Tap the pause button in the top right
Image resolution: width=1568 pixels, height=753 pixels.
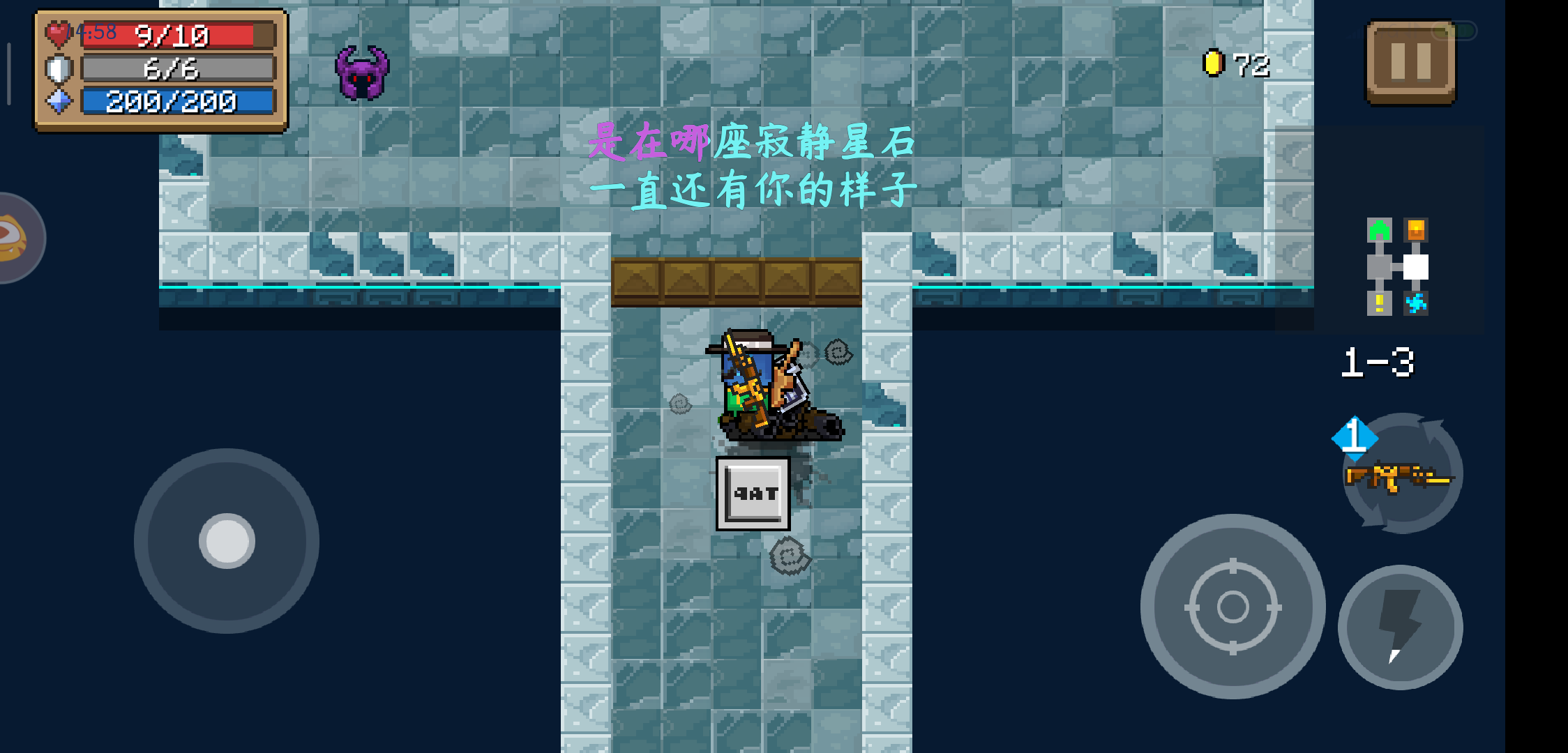(x=1410, y=63)
